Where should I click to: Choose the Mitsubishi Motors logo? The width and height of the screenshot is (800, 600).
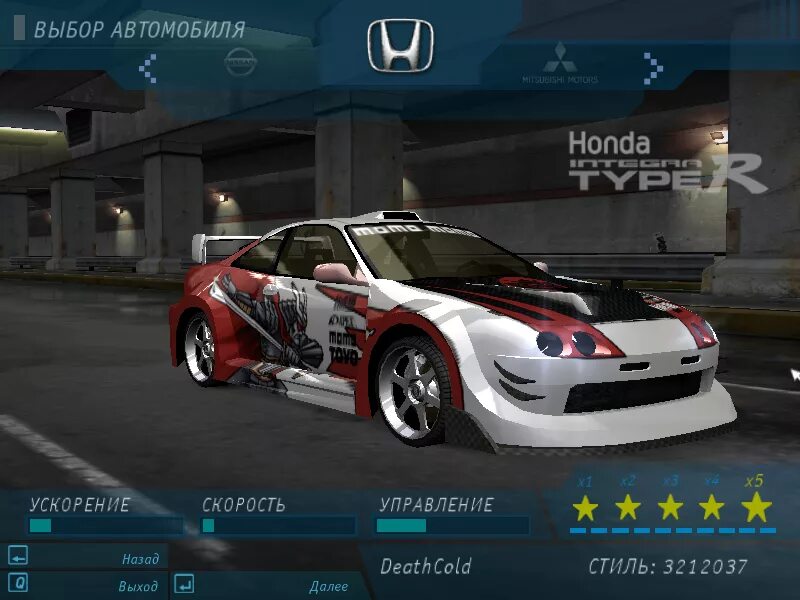coord(559,63)
